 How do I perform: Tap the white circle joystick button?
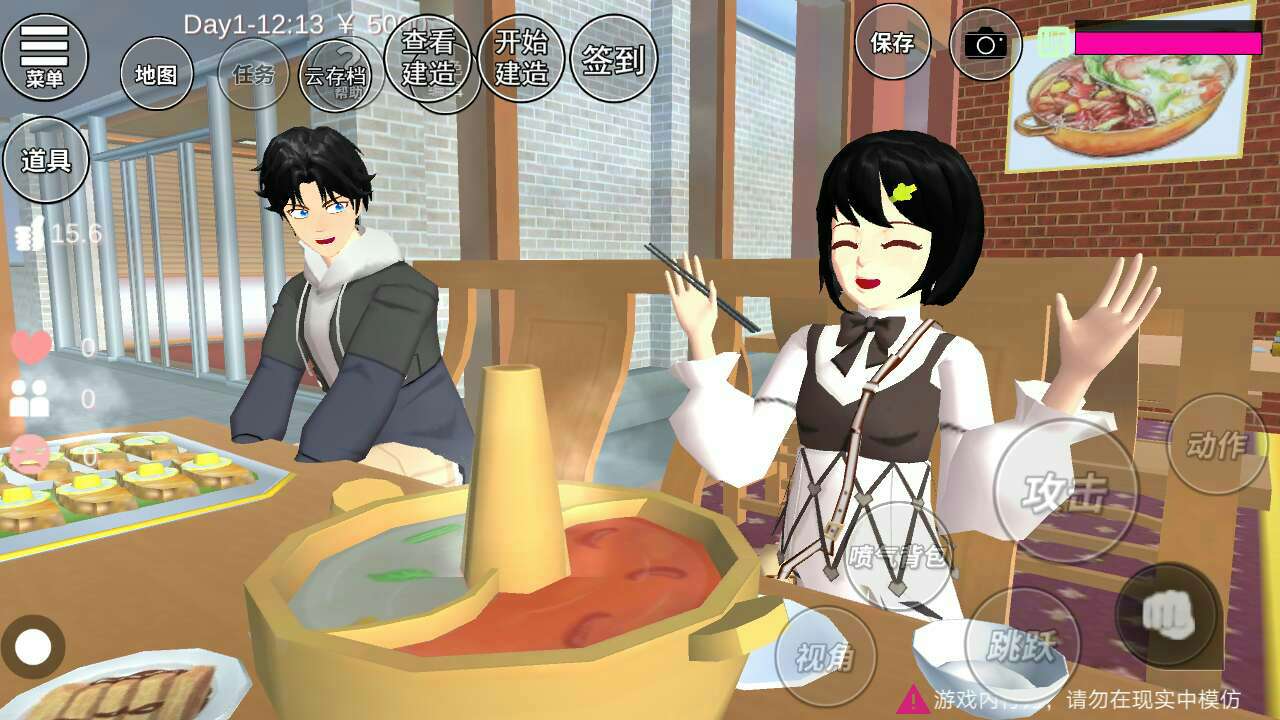pos(33,647)
